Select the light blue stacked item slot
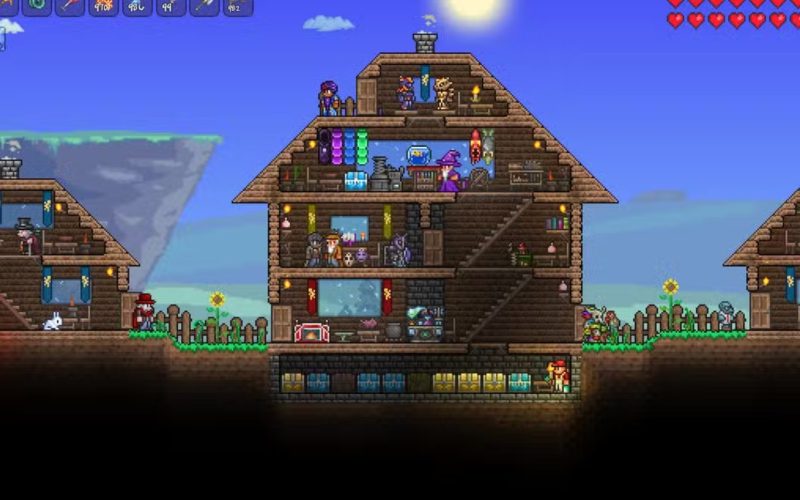 pos(138,6)
